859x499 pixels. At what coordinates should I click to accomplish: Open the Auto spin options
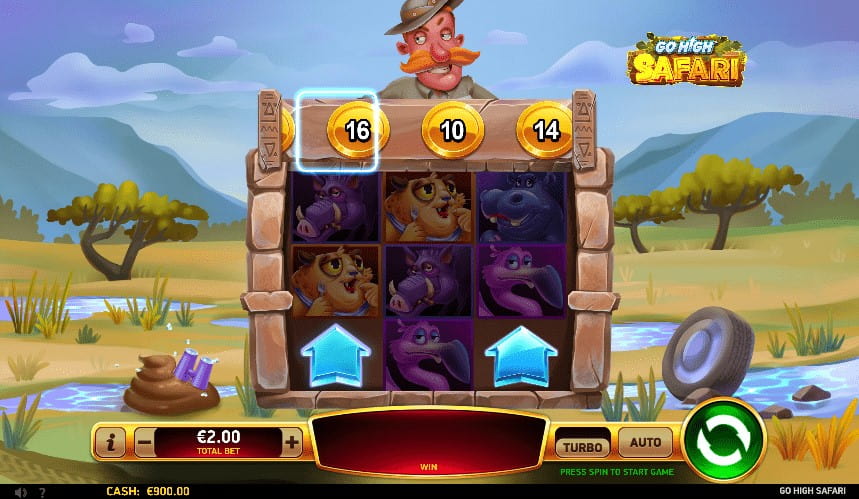pos(645,441)
